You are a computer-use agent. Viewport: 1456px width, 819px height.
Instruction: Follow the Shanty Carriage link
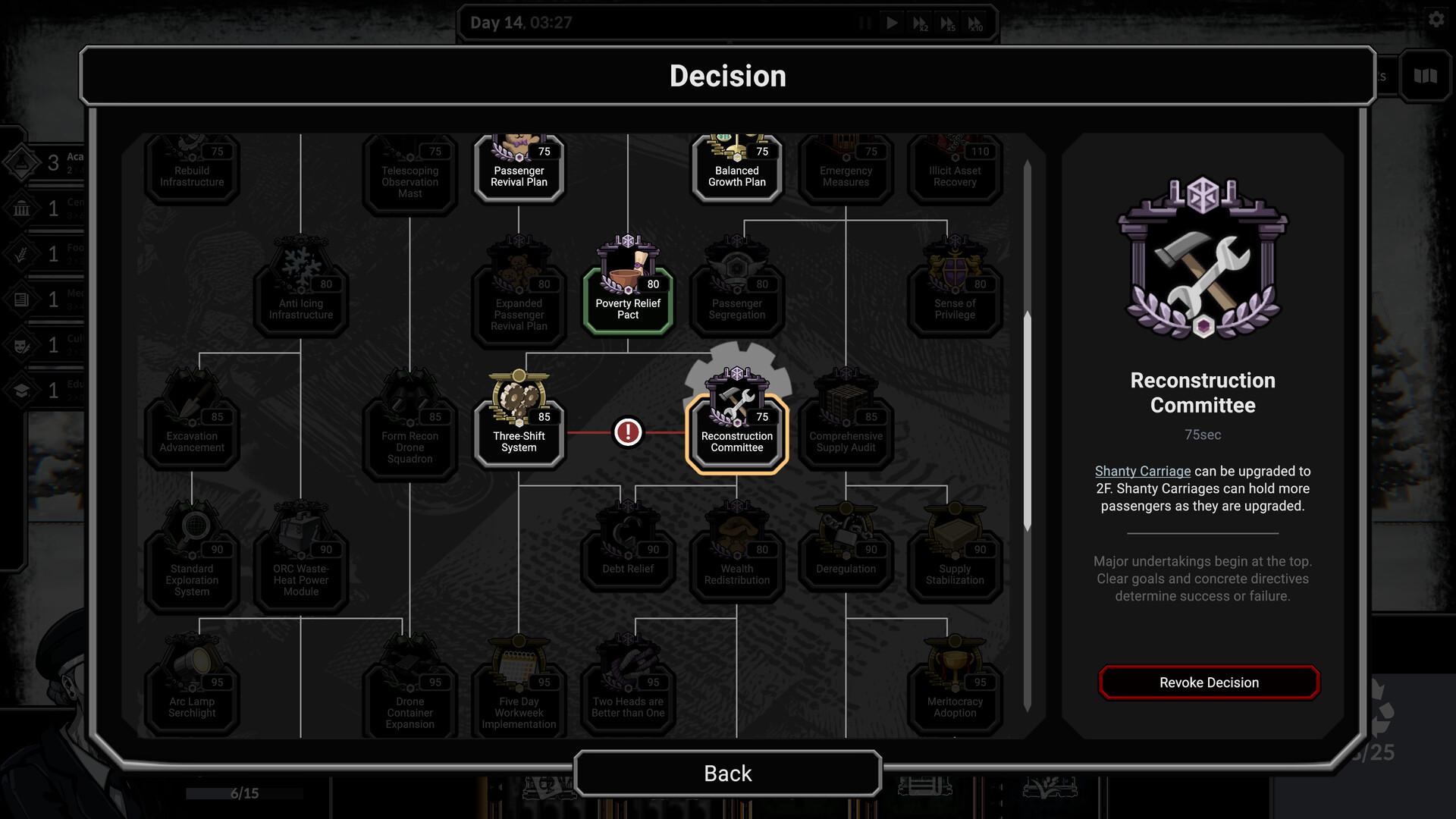pyautogui.click(x=1142, y=471)
